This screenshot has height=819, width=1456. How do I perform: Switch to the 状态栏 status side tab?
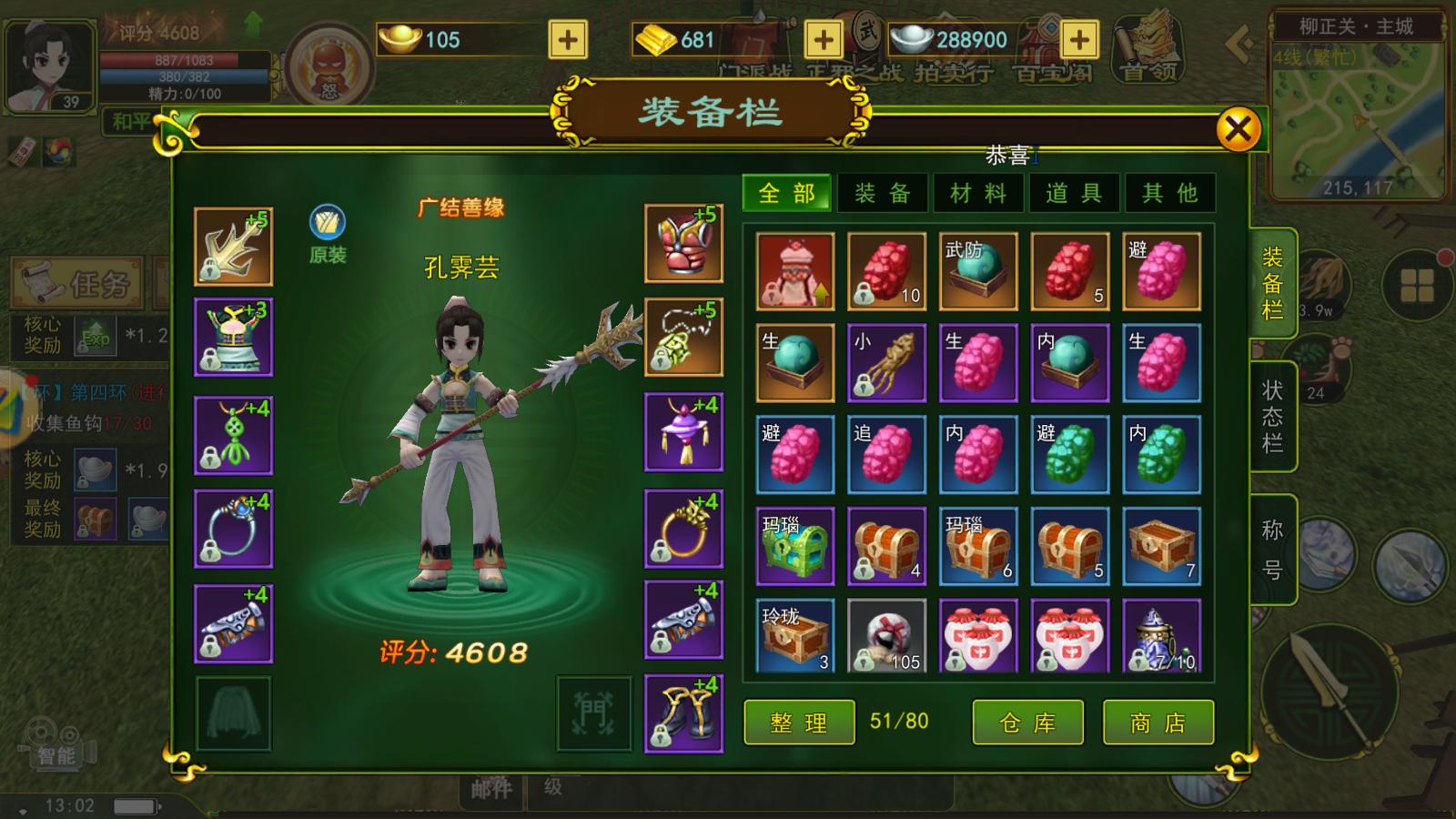tap(1272, 416)
